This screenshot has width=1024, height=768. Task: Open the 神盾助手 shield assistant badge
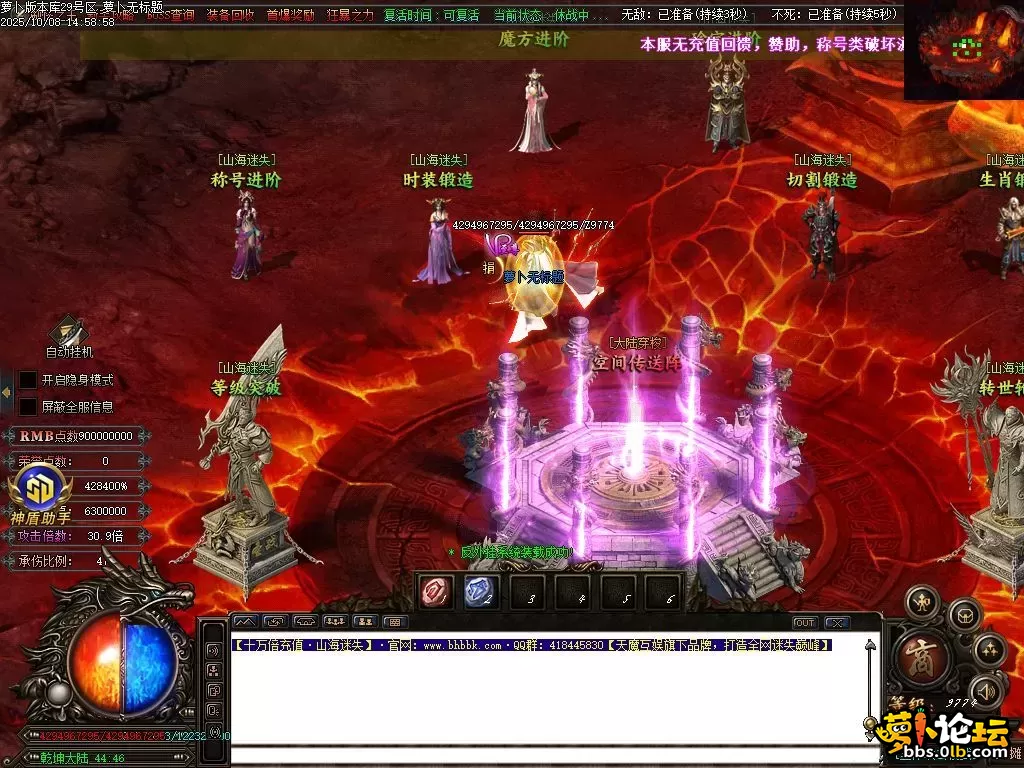click(x=40, y=492)
